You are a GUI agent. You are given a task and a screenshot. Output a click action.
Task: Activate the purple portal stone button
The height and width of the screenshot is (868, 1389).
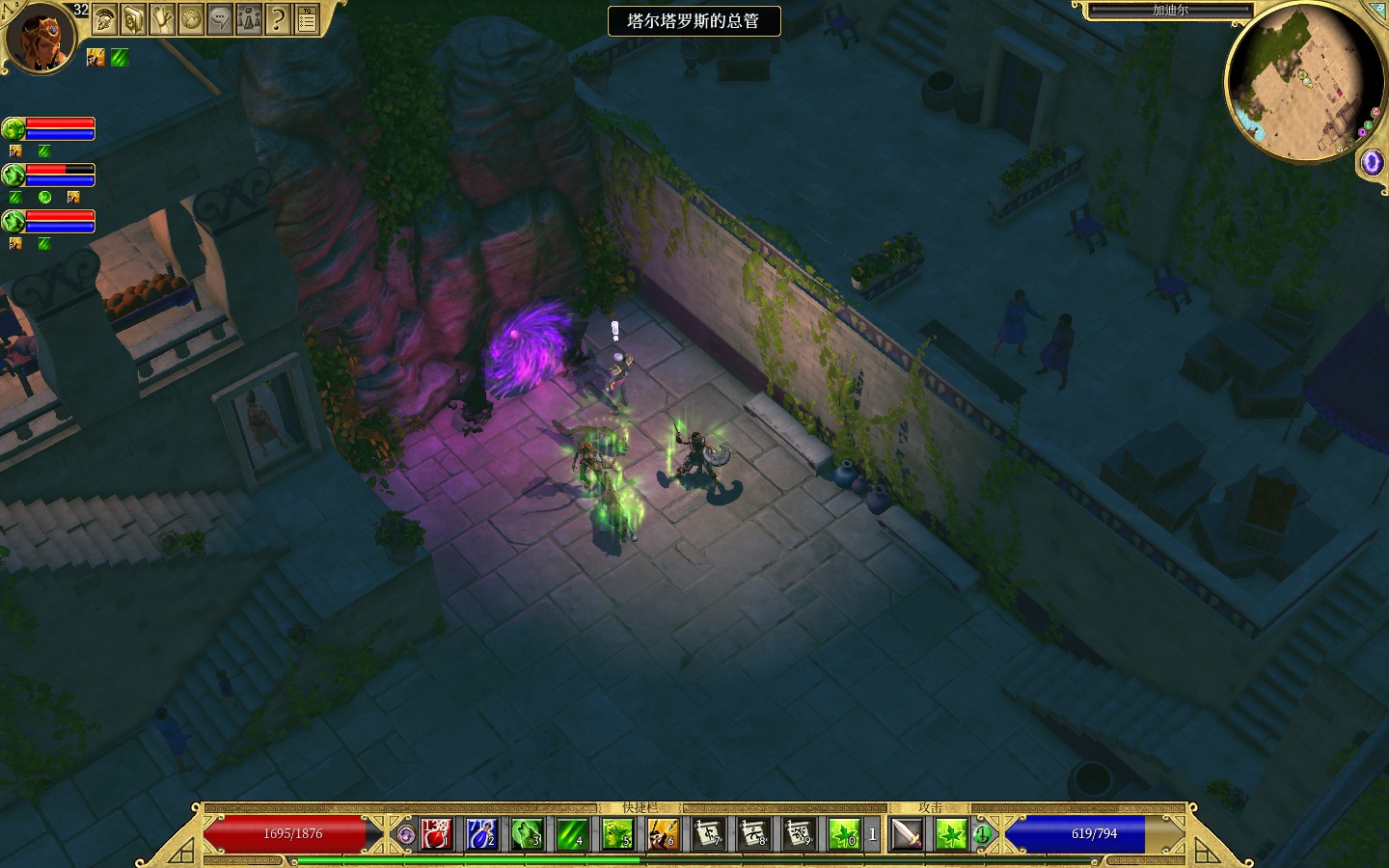1371,162
